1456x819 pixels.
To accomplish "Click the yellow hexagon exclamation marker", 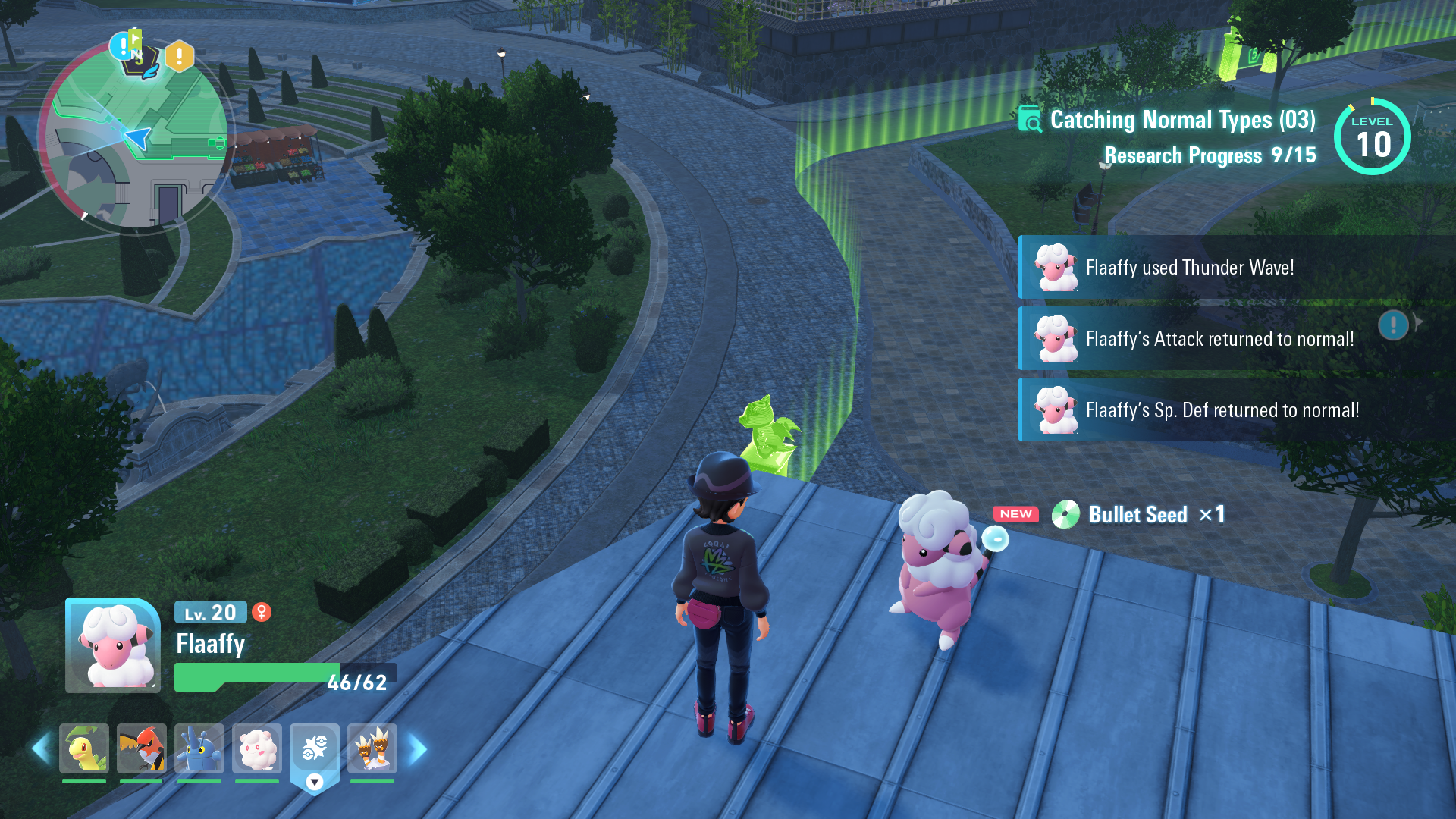I will (180, 56).
